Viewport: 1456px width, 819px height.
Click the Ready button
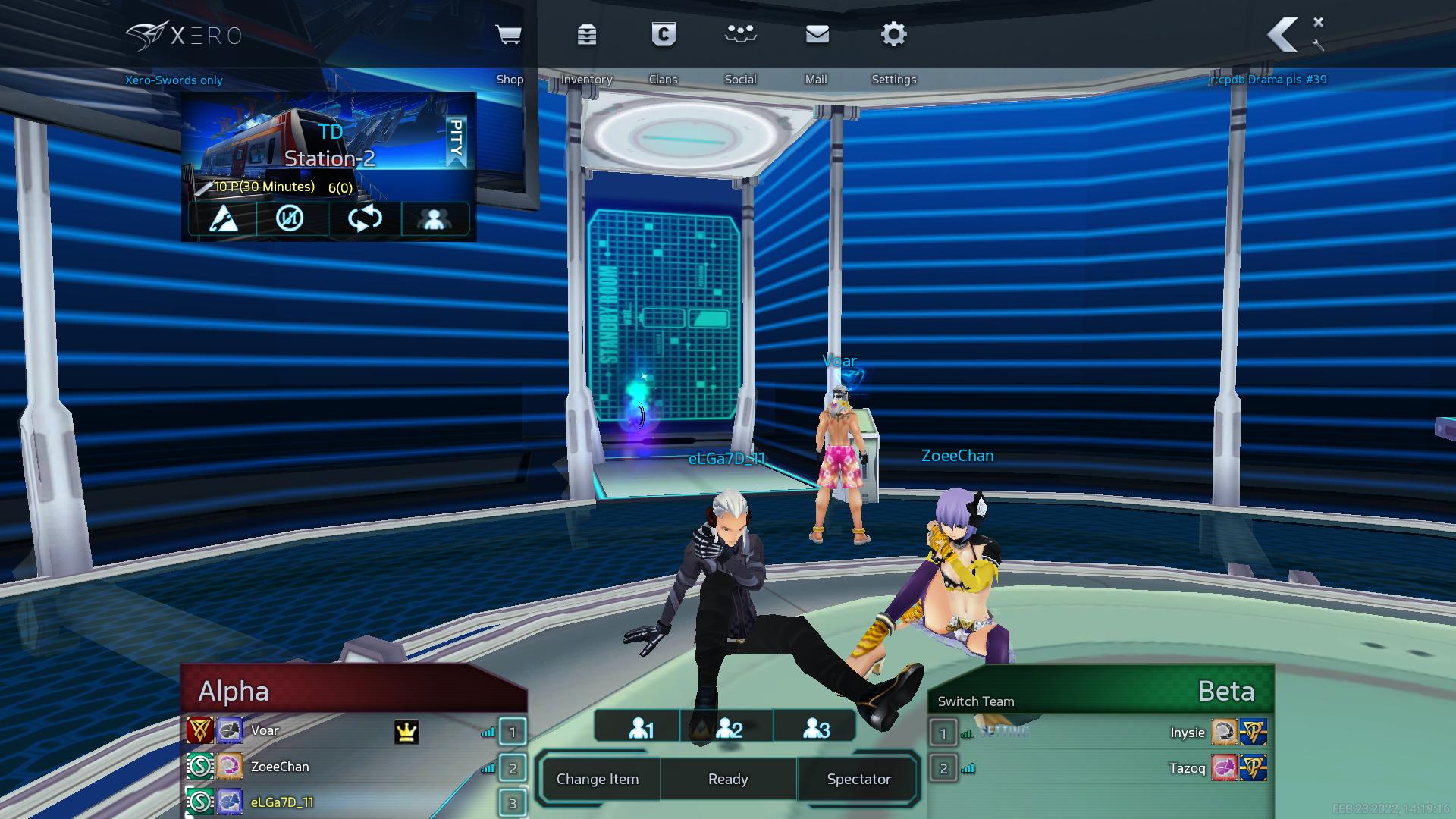(x=728, y=779)
